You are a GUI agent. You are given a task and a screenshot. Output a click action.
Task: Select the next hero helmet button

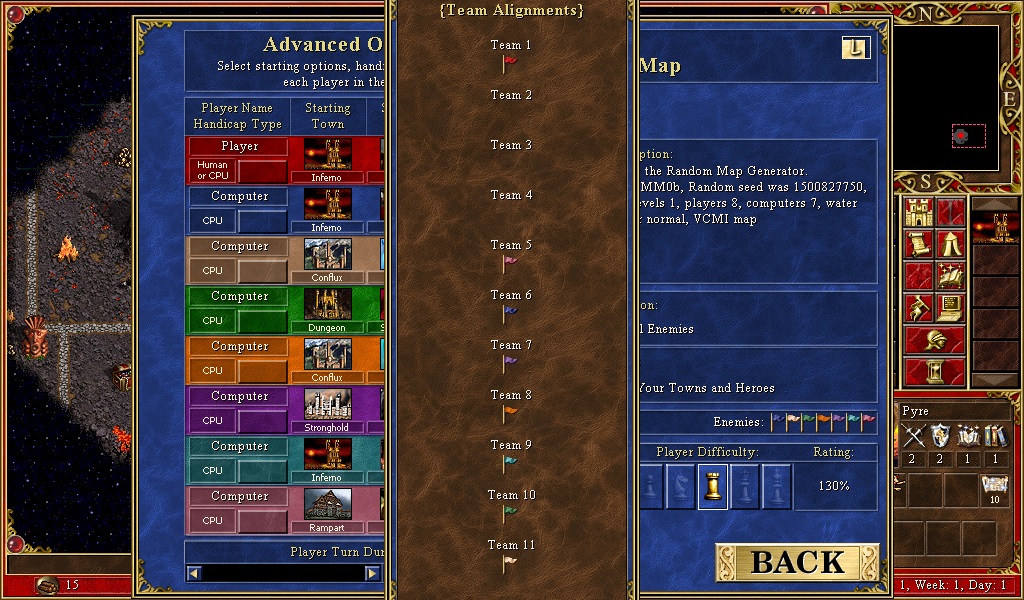[x=935, y=340]
